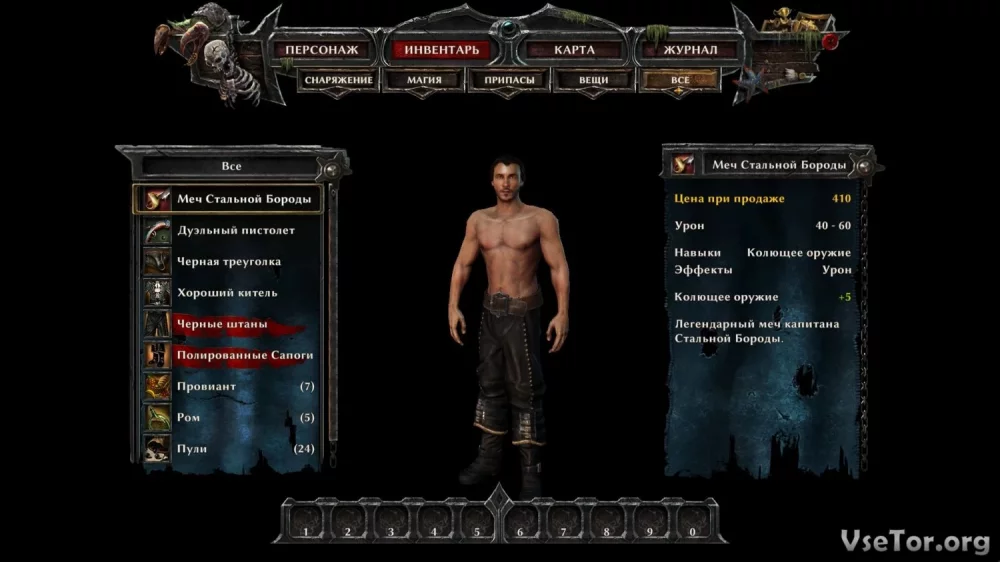Filter inventory by Магия
Image resolution: width=1000 pixels, height=562 pixels.
click(424, 80)
